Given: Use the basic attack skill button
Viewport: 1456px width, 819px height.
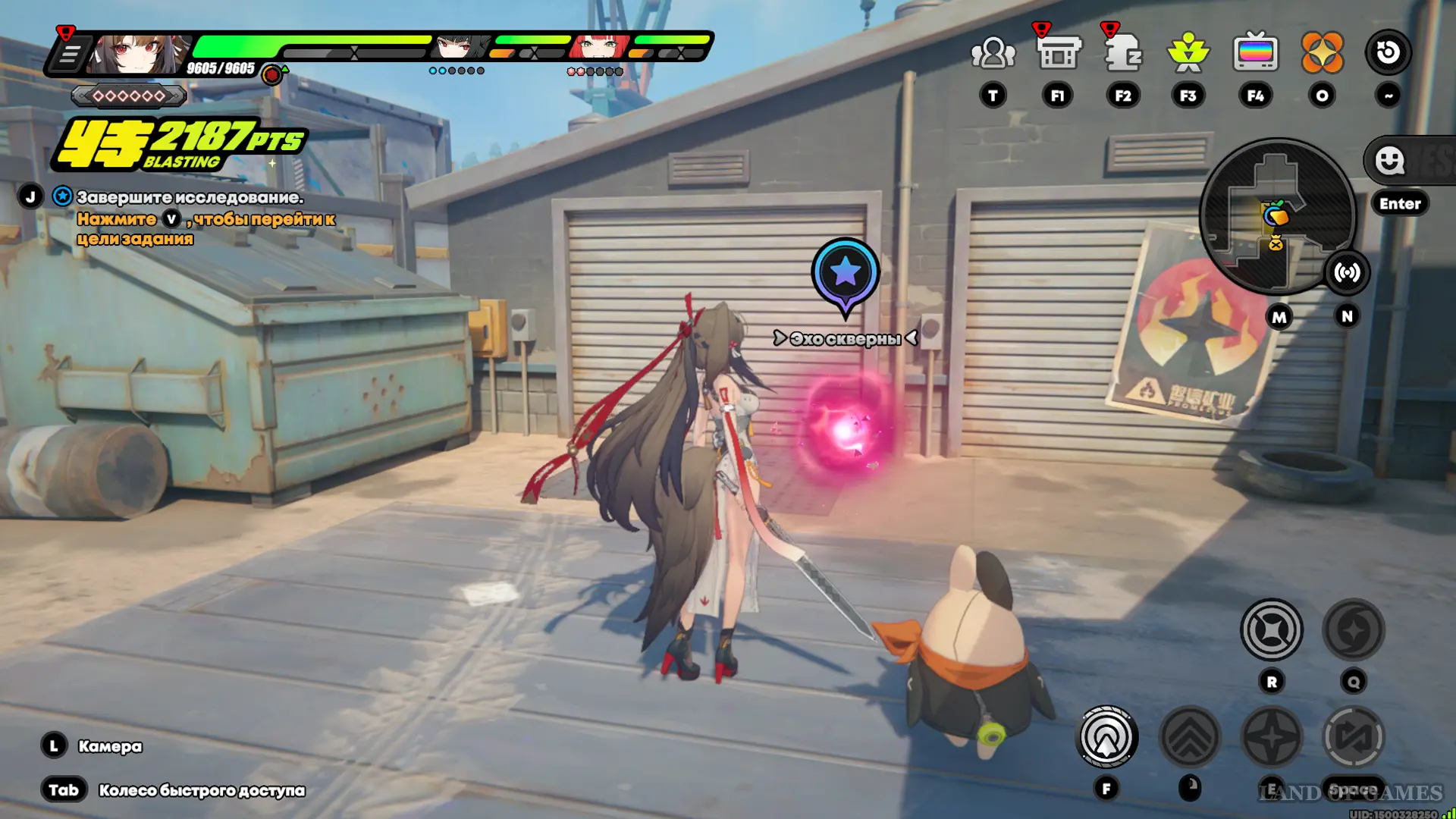Looking at the screenshot, I should (x=1106, y=736).
